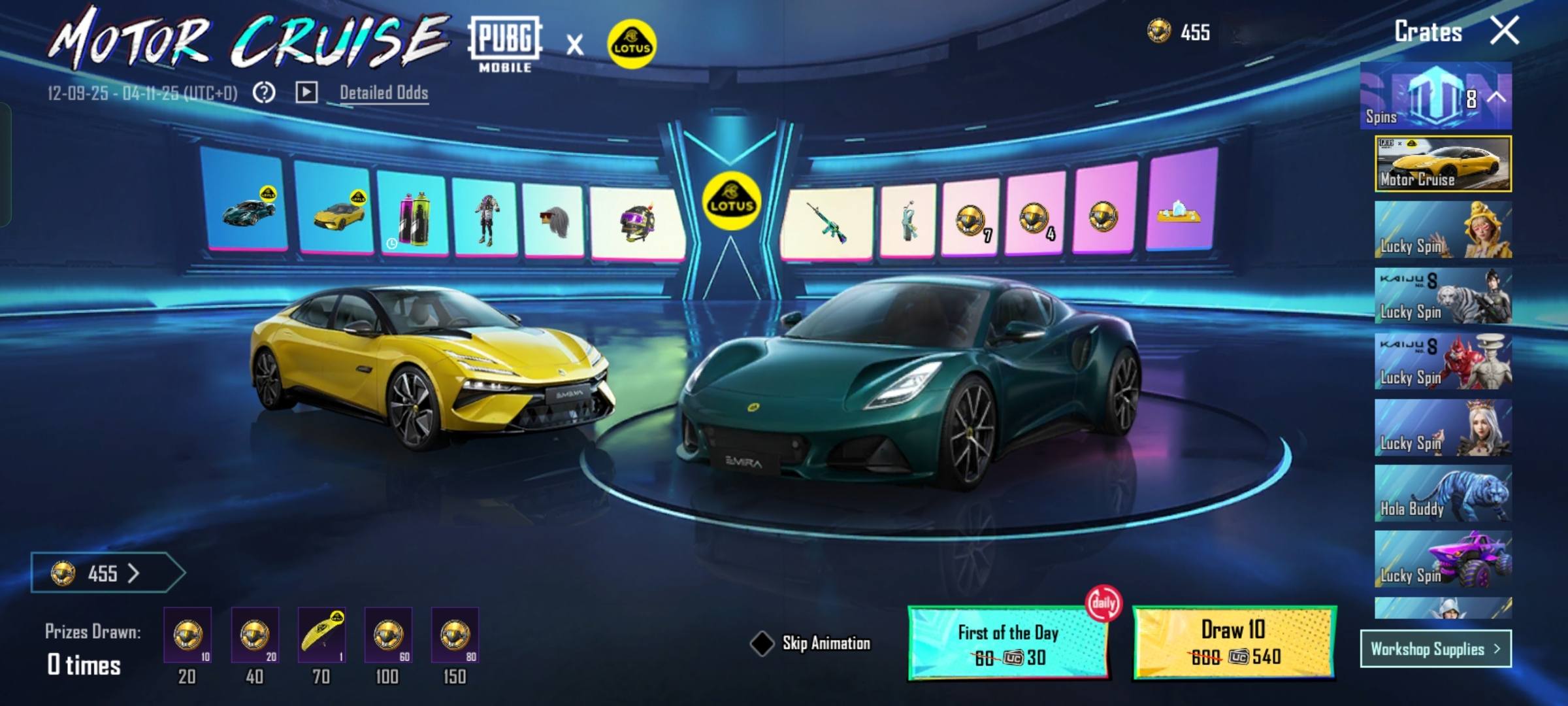
Task: Claim the 70-draw yellow item milestone reward
Action: point(321,635)
